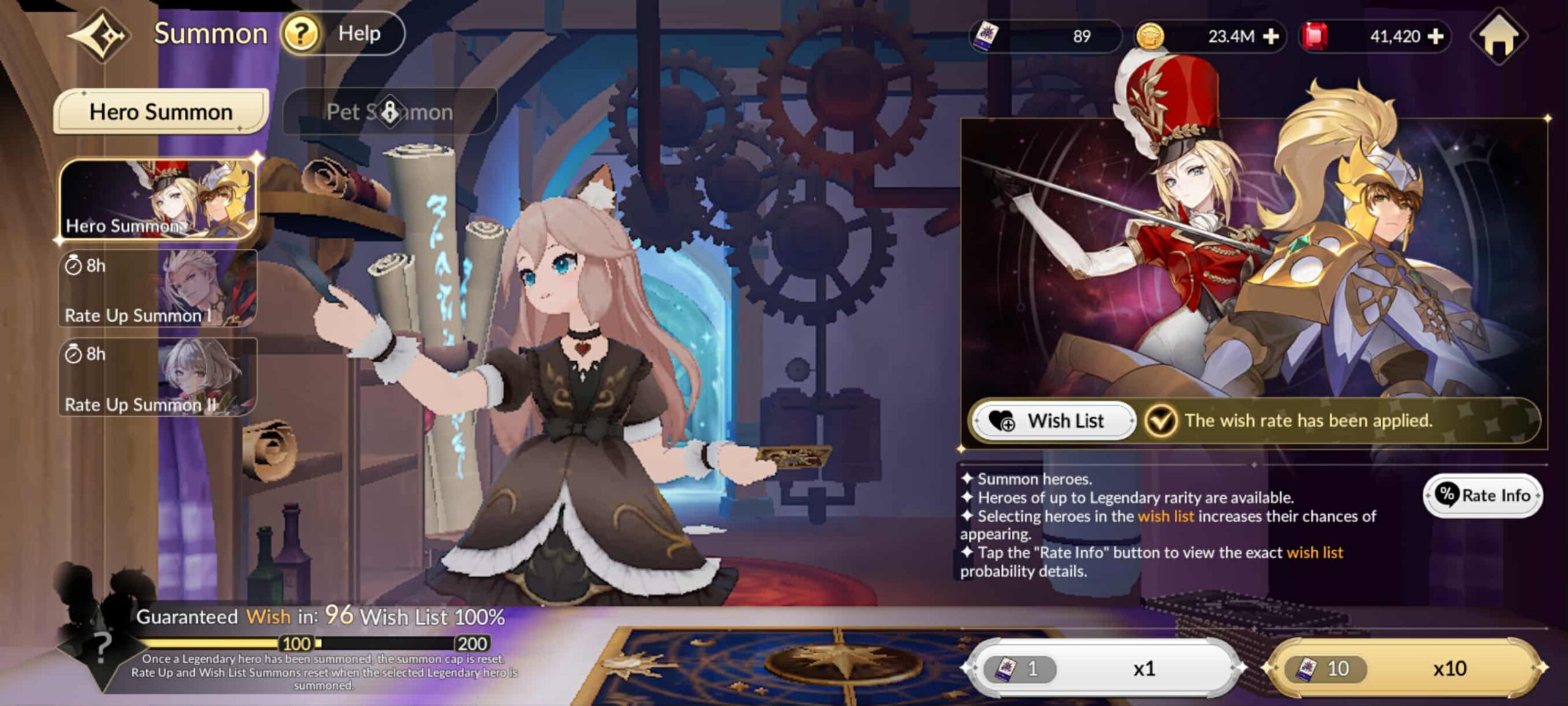Viewport: 1568px width, 706px height.
Task: Tap the plus icon beside gold amount
Action: tap(1272, 37)
